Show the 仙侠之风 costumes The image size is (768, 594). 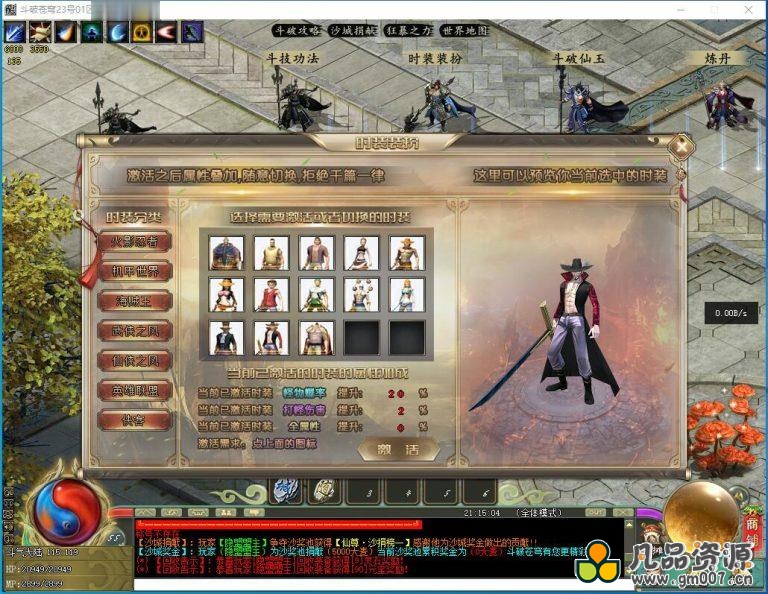(134, 361)
